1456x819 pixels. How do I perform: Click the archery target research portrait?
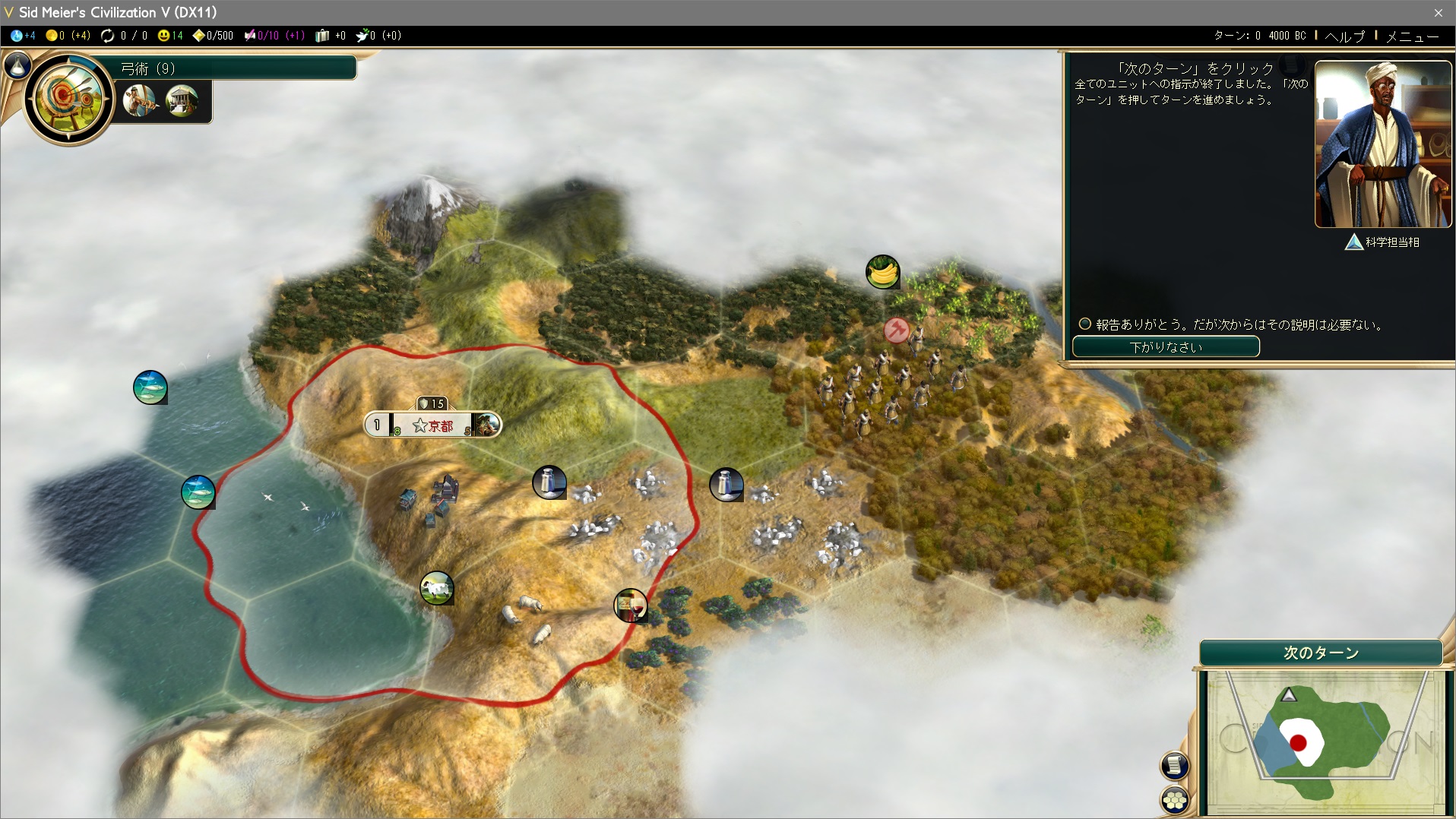(68, 98)
